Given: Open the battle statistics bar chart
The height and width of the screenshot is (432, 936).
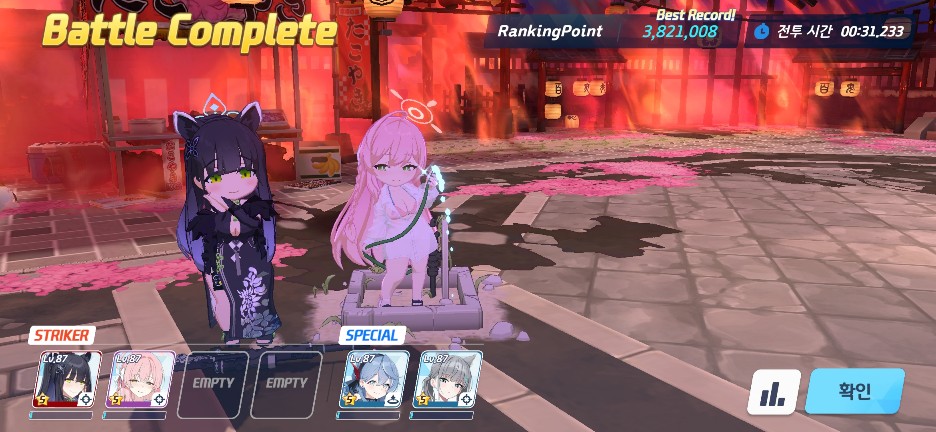Looking at the screenshot, I should pyautogui.click(x=773, y=393).
